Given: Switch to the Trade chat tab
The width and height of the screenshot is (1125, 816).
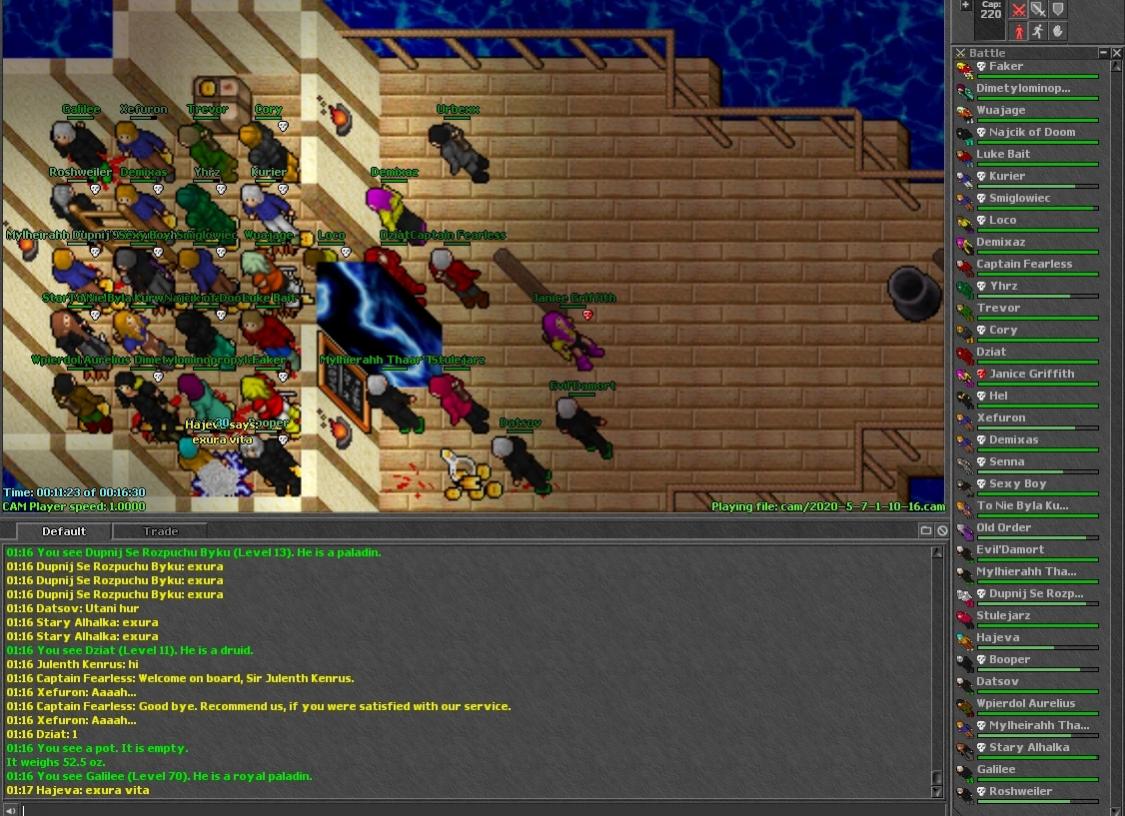Looking at the screenshot, I should [160, 531].
